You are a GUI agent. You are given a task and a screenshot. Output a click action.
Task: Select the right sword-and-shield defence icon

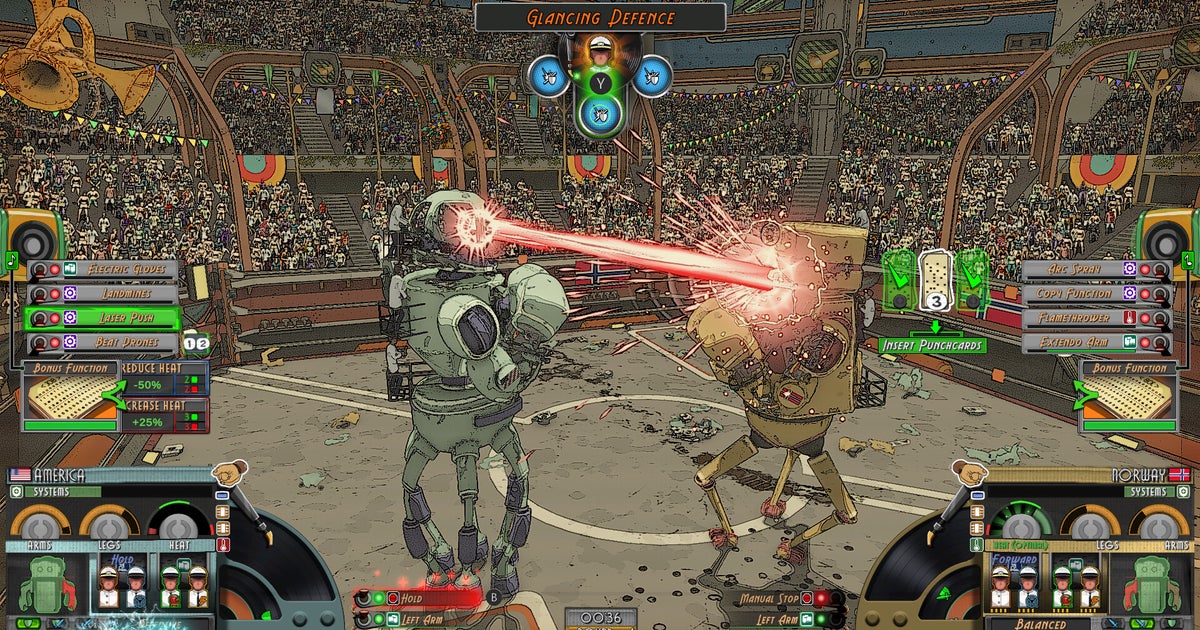point(652,75)
